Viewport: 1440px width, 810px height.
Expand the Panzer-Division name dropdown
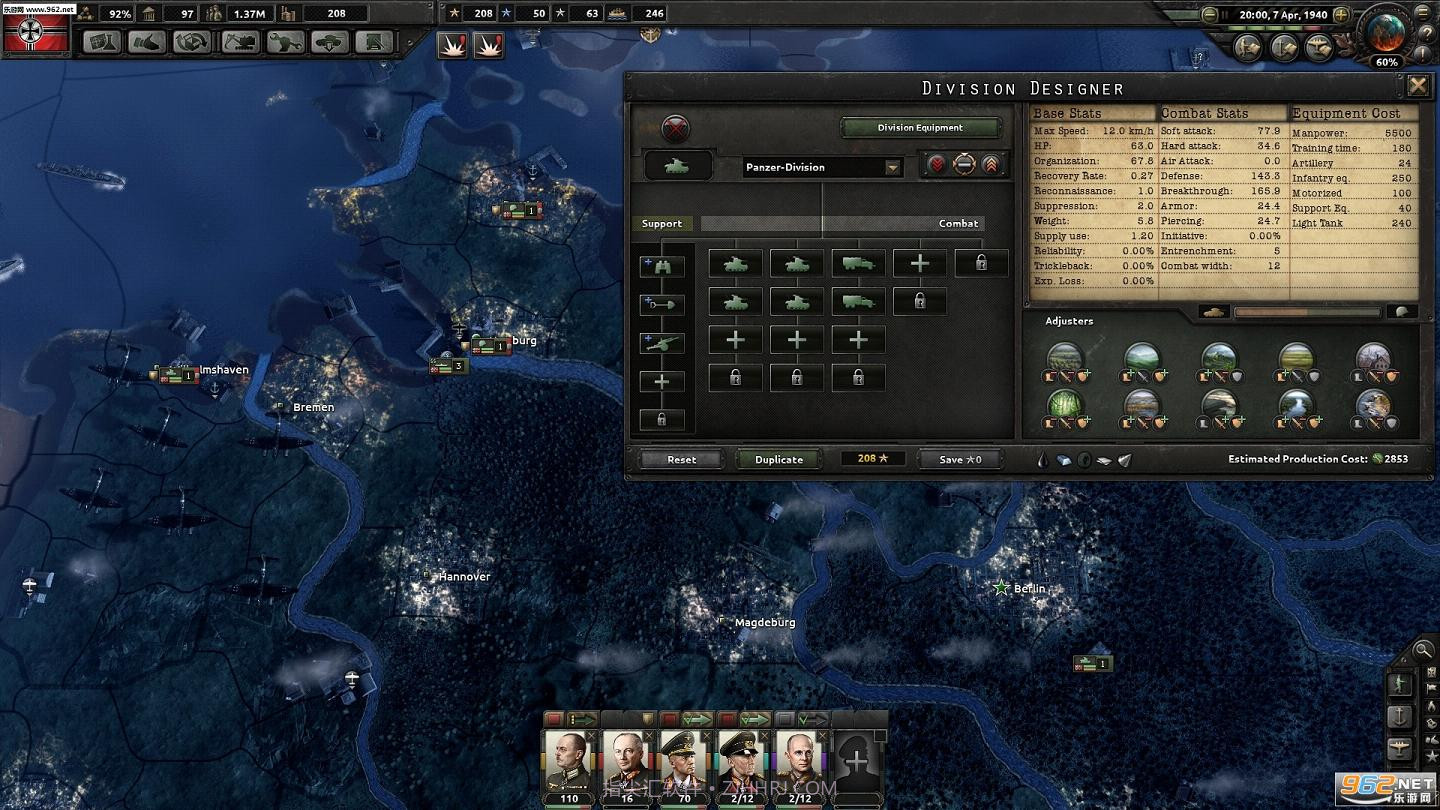(892, 168)
